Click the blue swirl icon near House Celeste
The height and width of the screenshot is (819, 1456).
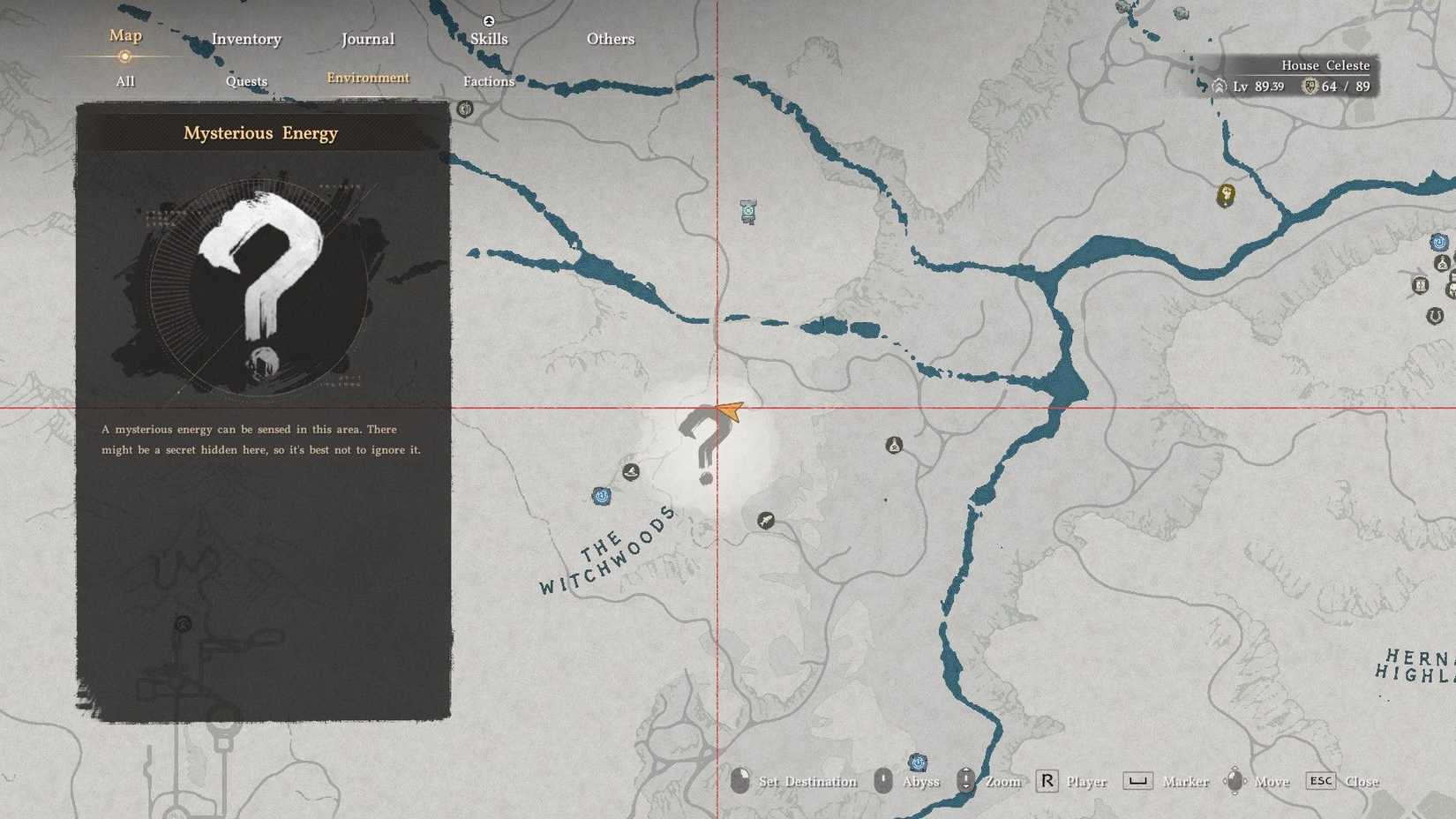[x=1438, y=241]
